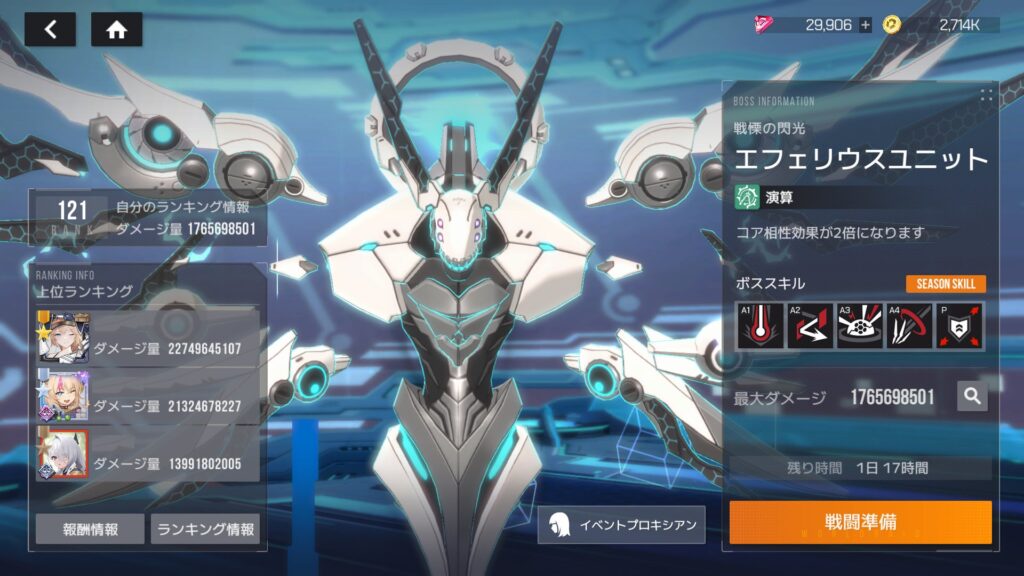View boss passive skill P icon

coord(958,326)
